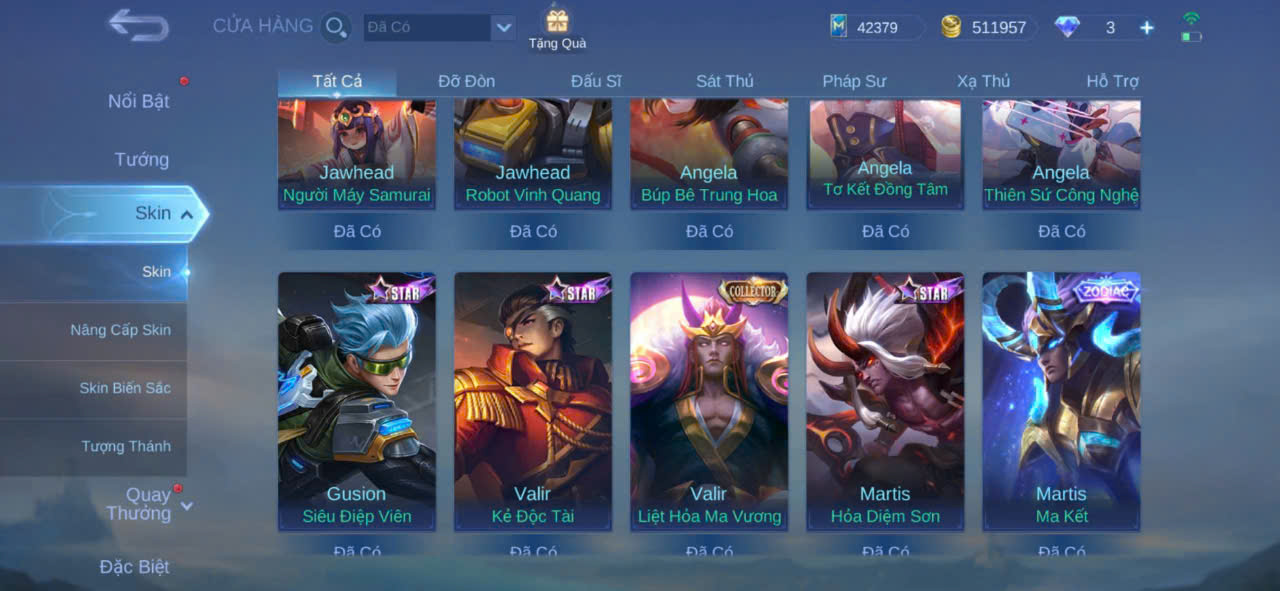Open Nâng Cấp Skin submenu
This screenshot has height=591, width=1280.
(120, 330)
